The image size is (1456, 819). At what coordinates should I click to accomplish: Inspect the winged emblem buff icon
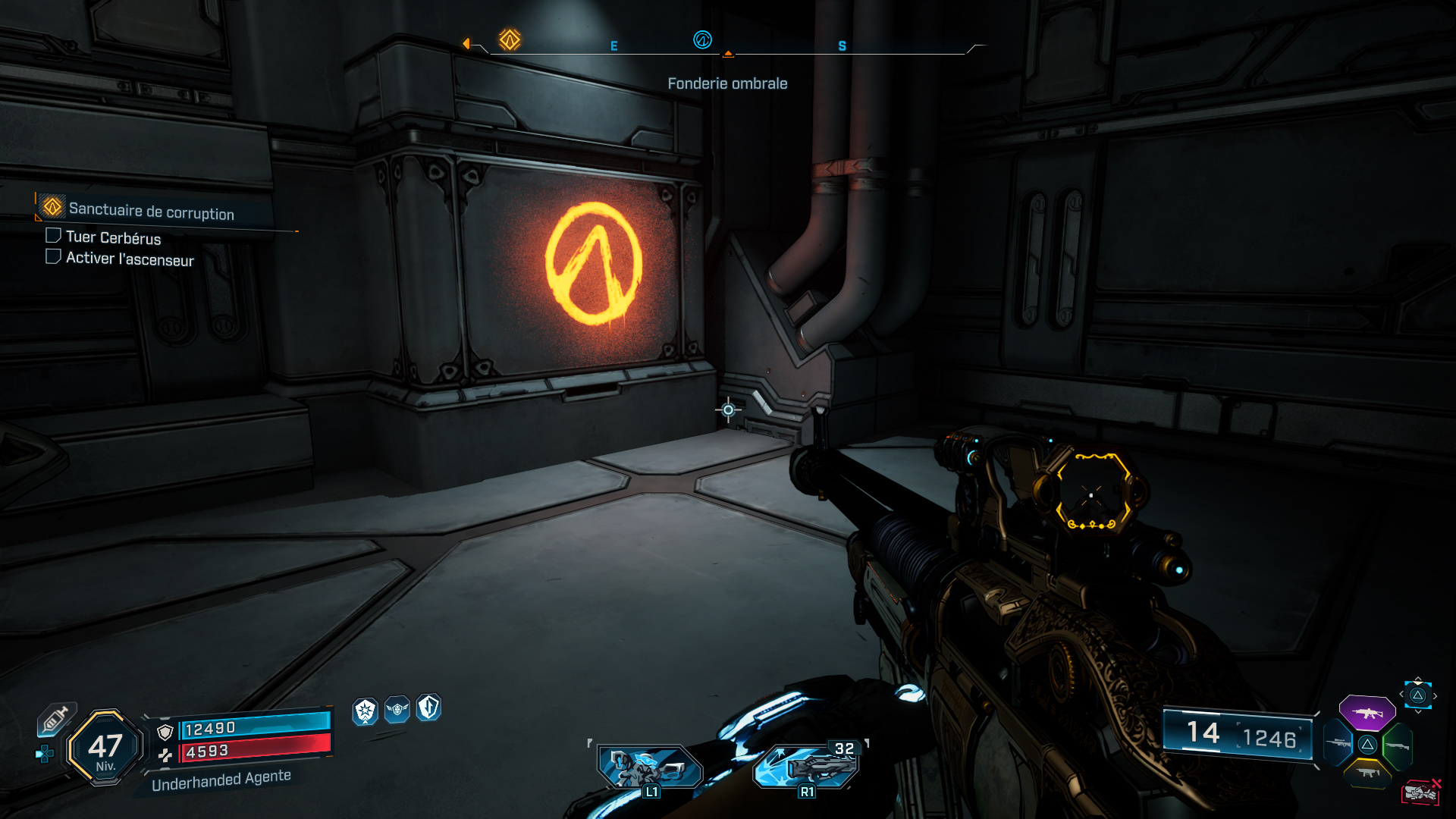[x=397, y=710]
